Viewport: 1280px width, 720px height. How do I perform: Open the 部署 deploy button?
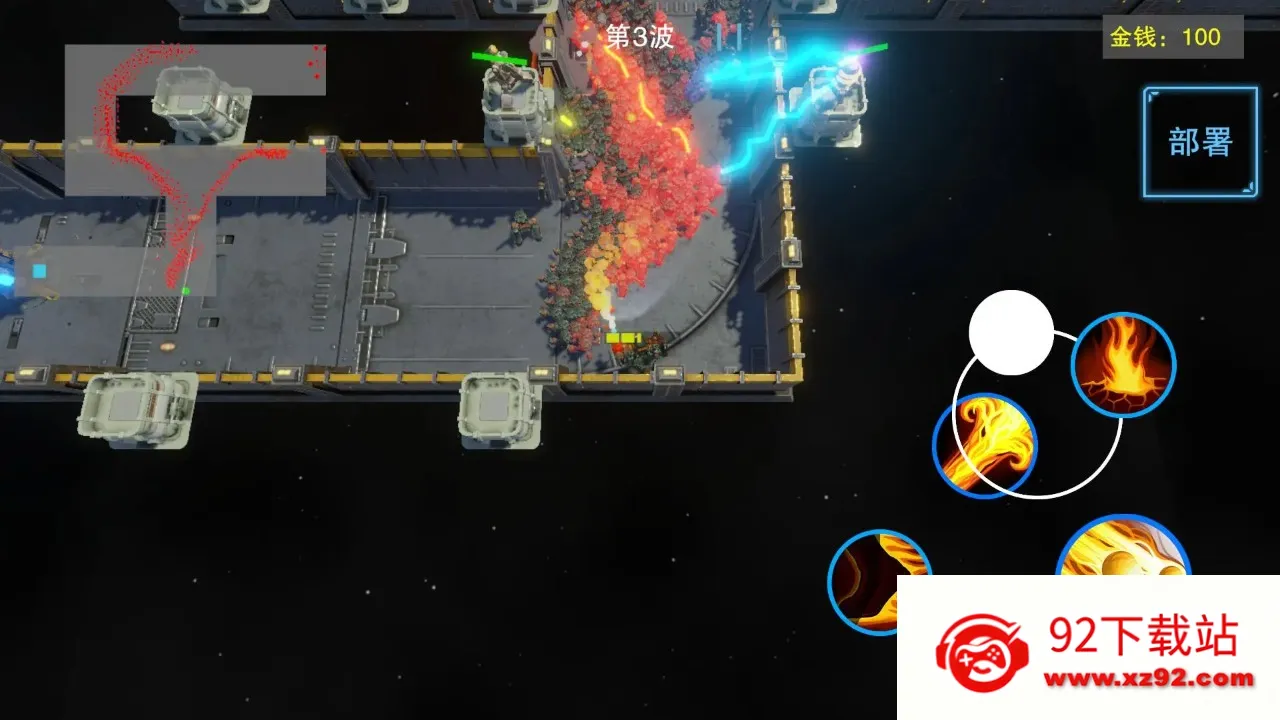pyautogui.click(x=1200, y=142)
